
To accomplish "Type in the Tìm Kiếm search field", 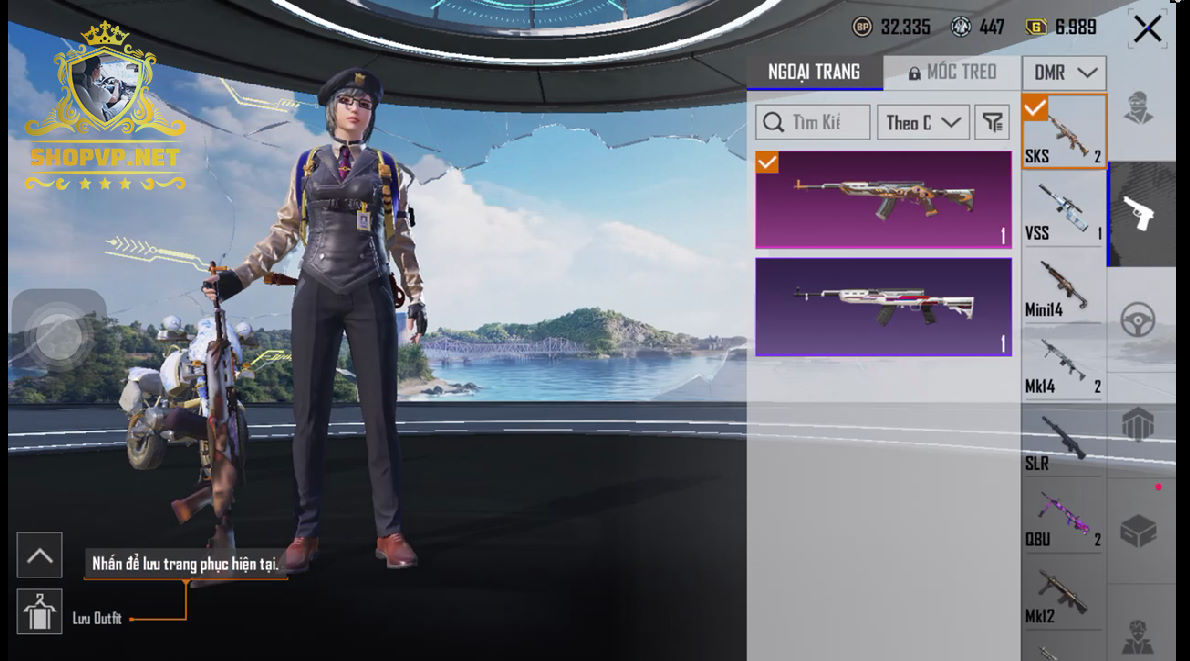I will tap(813, 123).
